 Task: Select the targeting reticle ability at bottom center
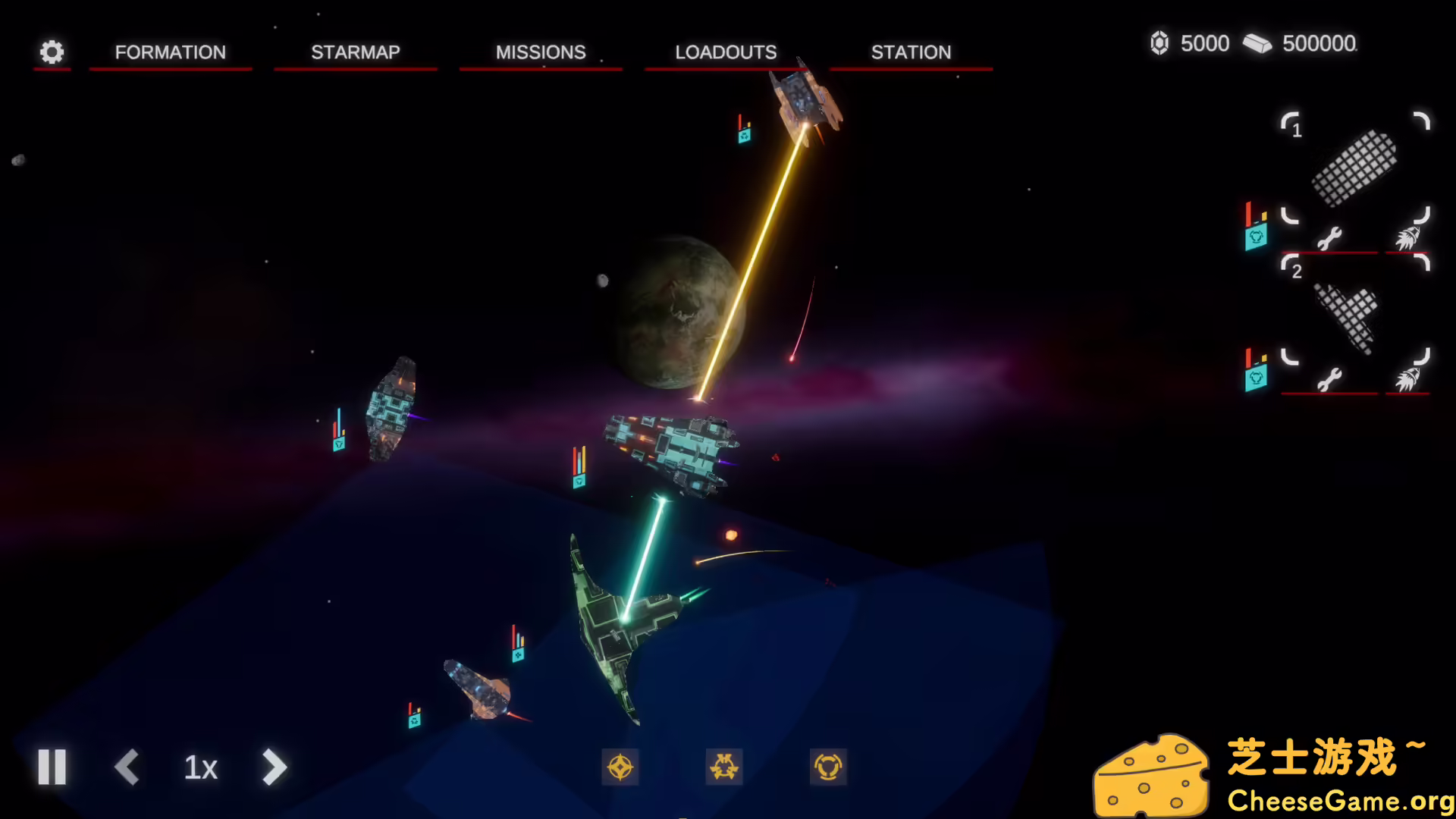tap(620, 767)
